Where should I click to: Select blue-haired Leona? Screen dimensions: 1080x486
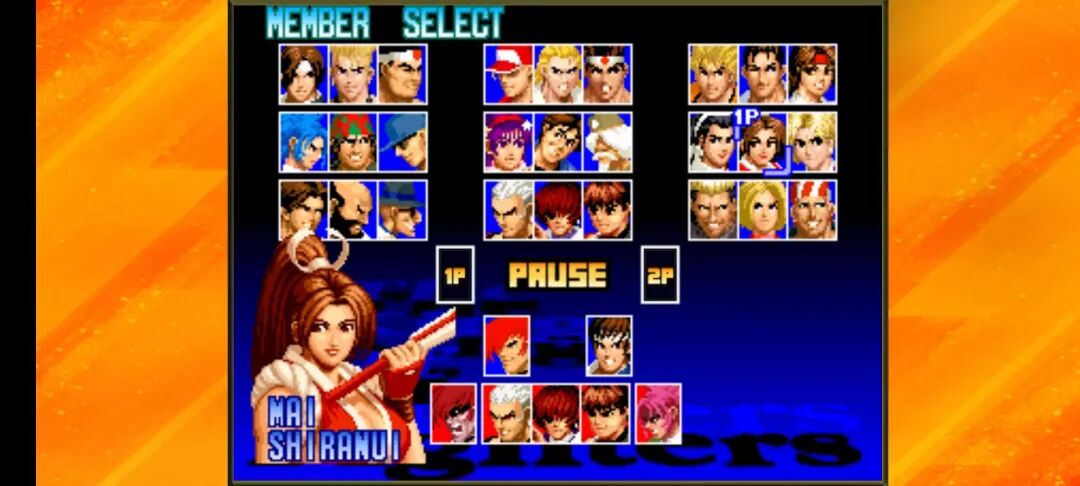pos(303,142)
